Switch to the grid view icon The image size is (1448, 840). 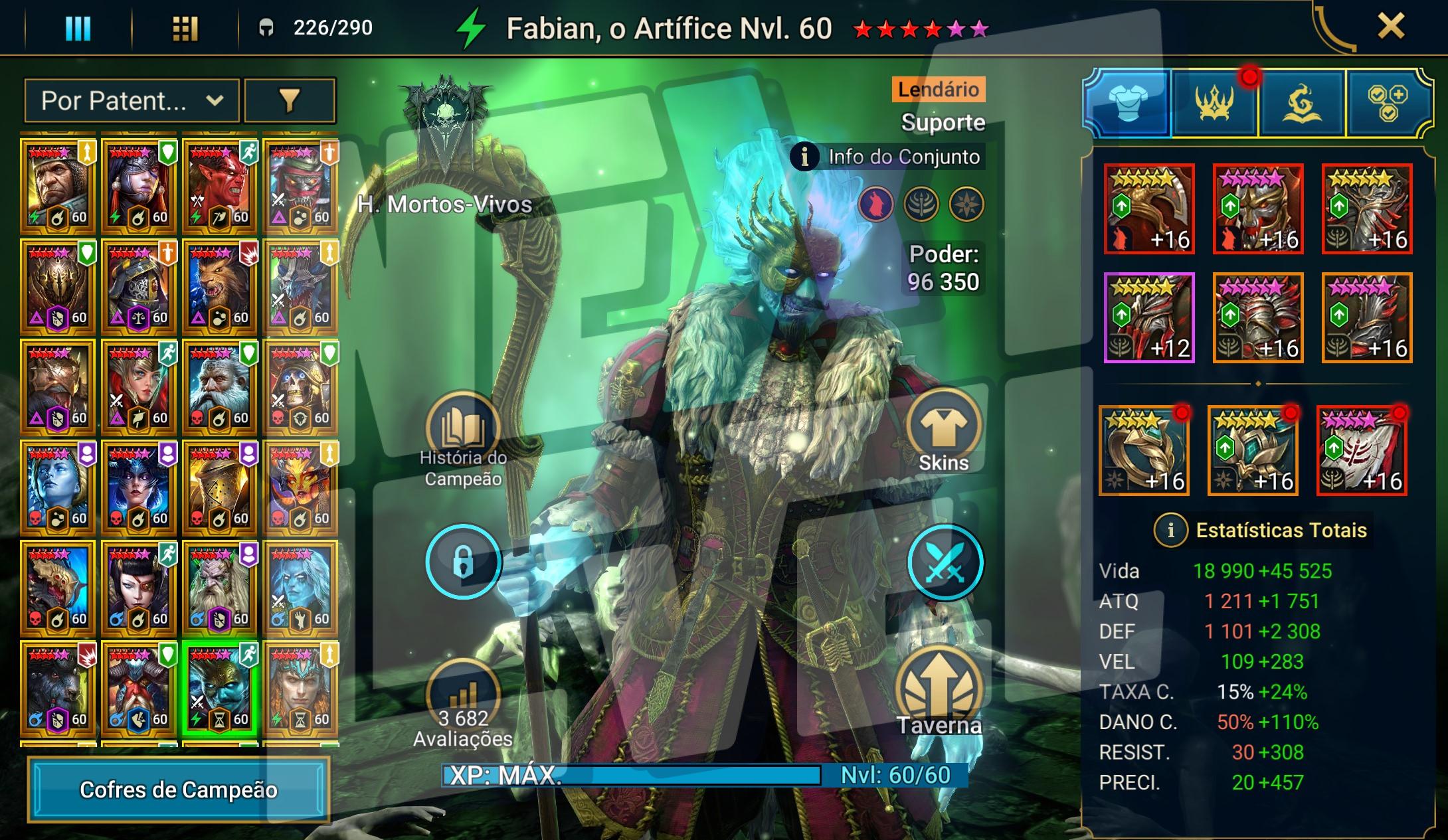click(x=185, y=28)
